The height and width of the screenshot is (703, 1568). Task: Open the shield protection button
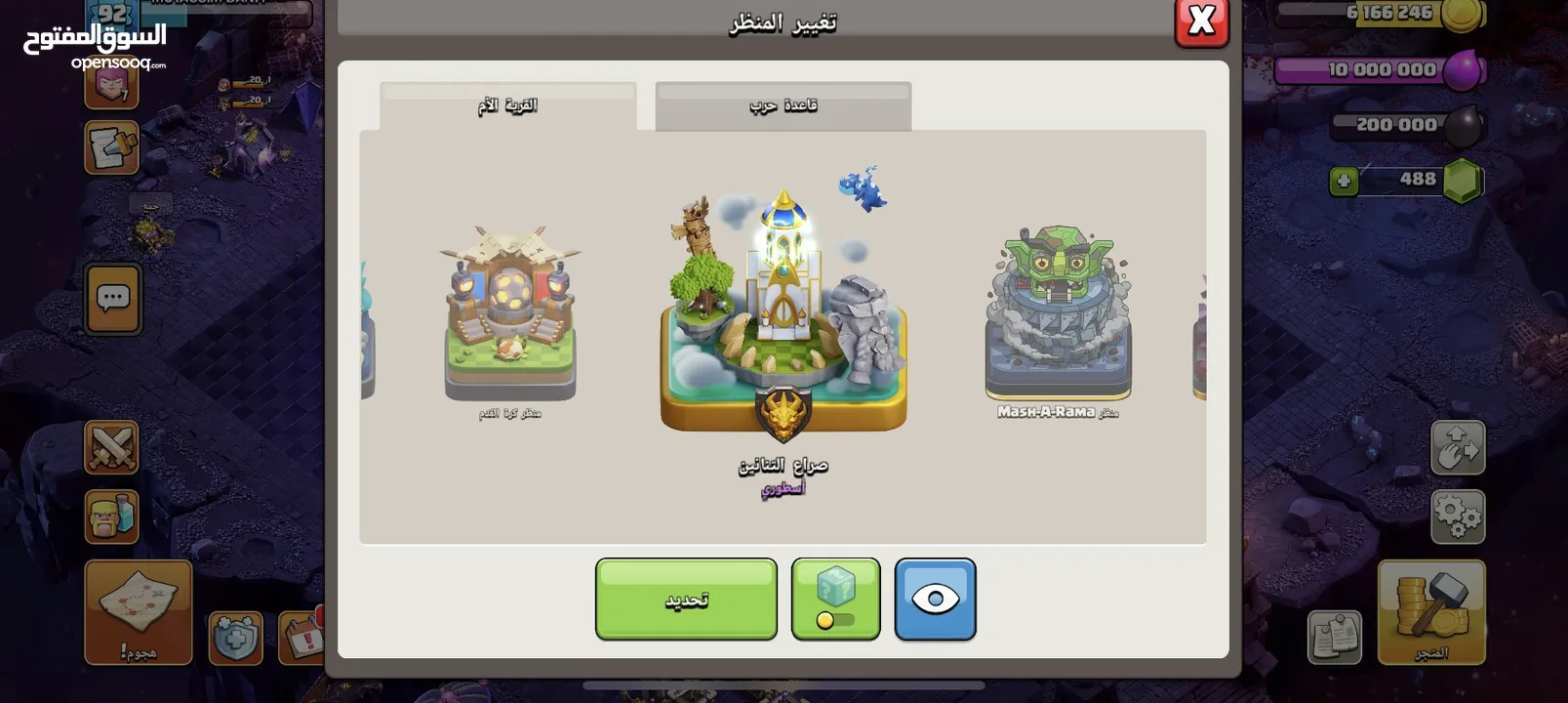coord(235,639)
